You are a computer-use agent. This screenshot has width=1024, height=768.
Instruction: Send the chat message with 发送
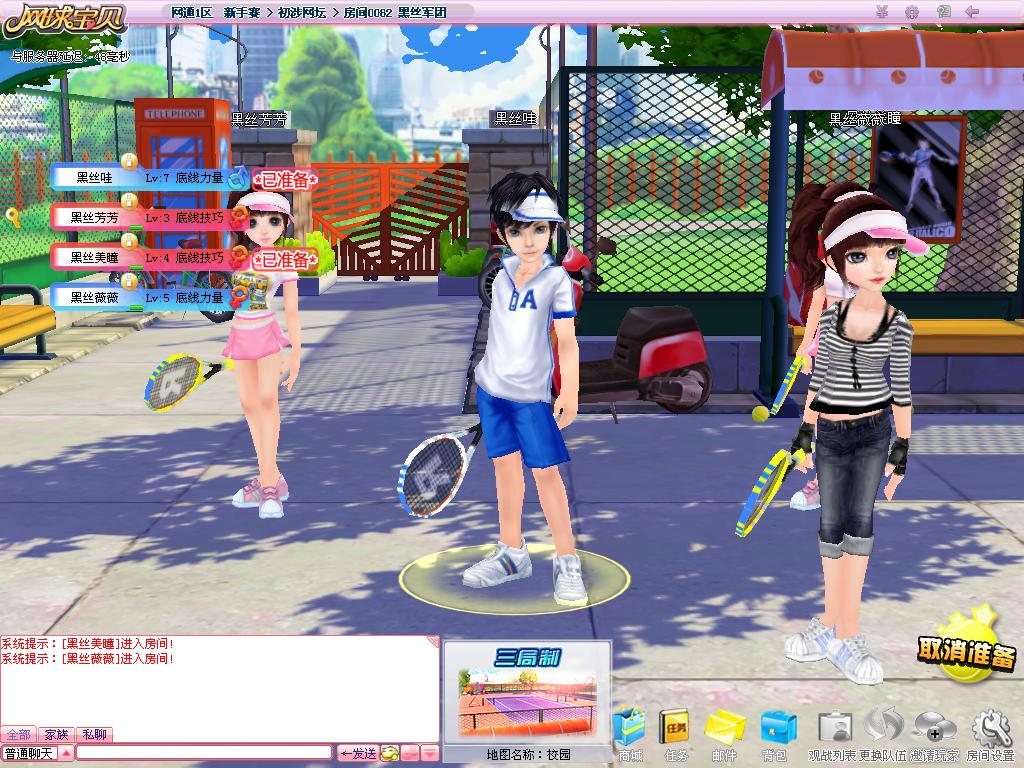pyautogui.click(x=357, y=753)
